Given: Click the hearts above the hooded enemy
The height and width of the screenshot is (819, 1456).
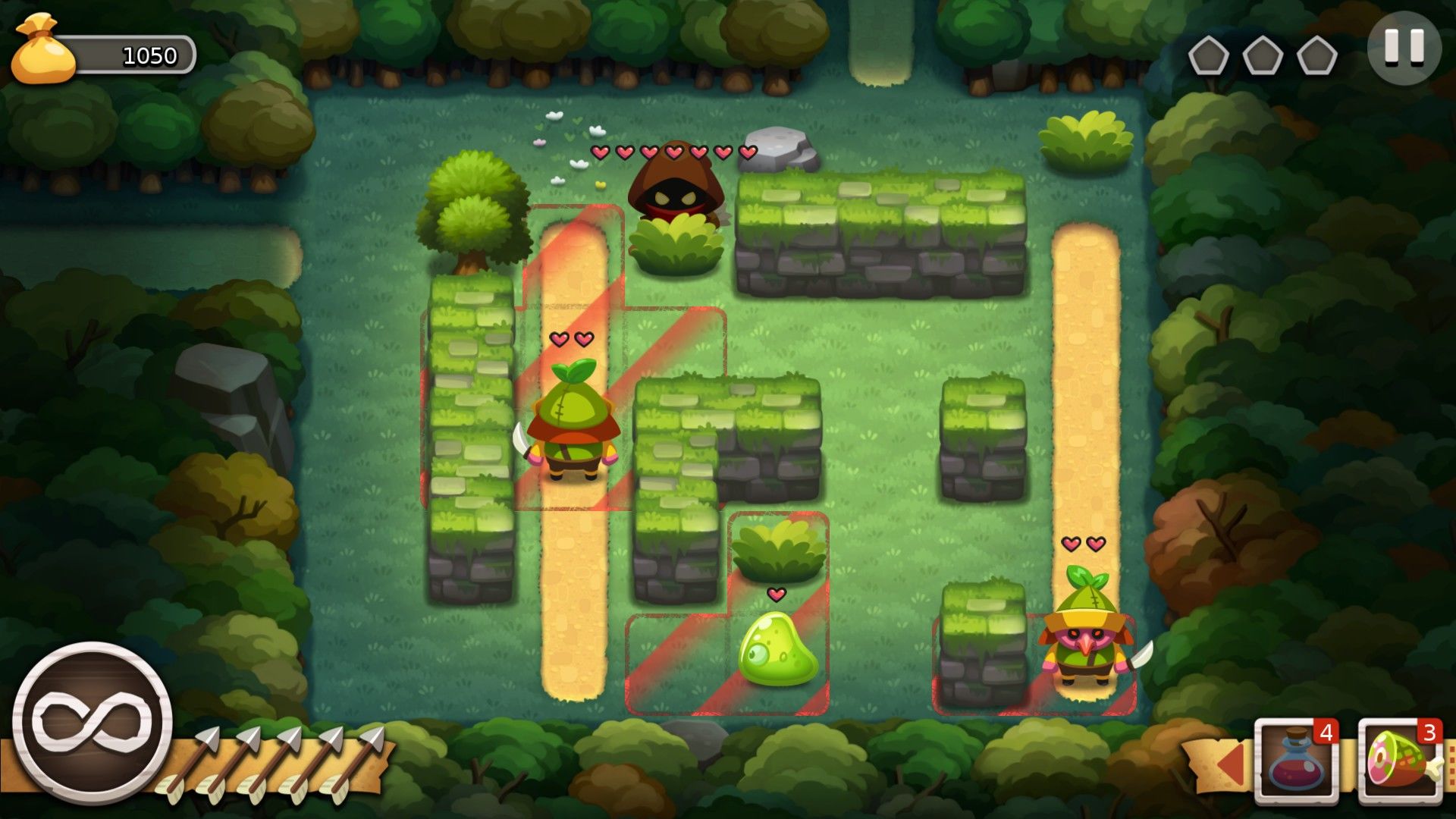Looking at the screenshot, I should (x=673, y=152).
